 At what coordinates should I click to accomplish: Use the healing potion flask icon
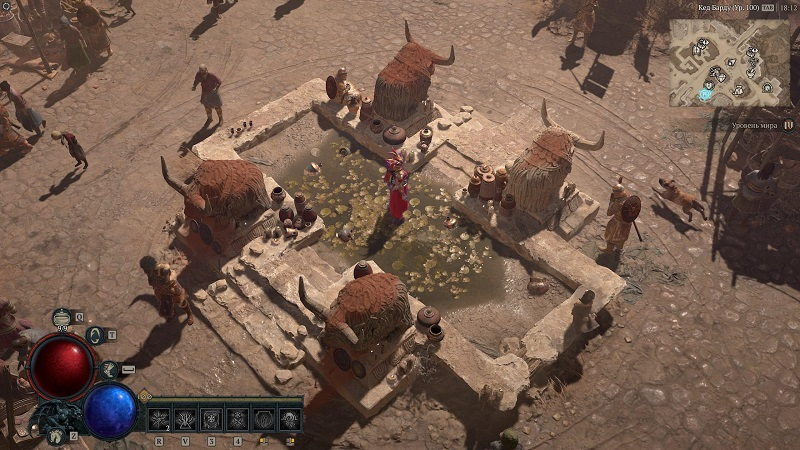click(62, 319)
